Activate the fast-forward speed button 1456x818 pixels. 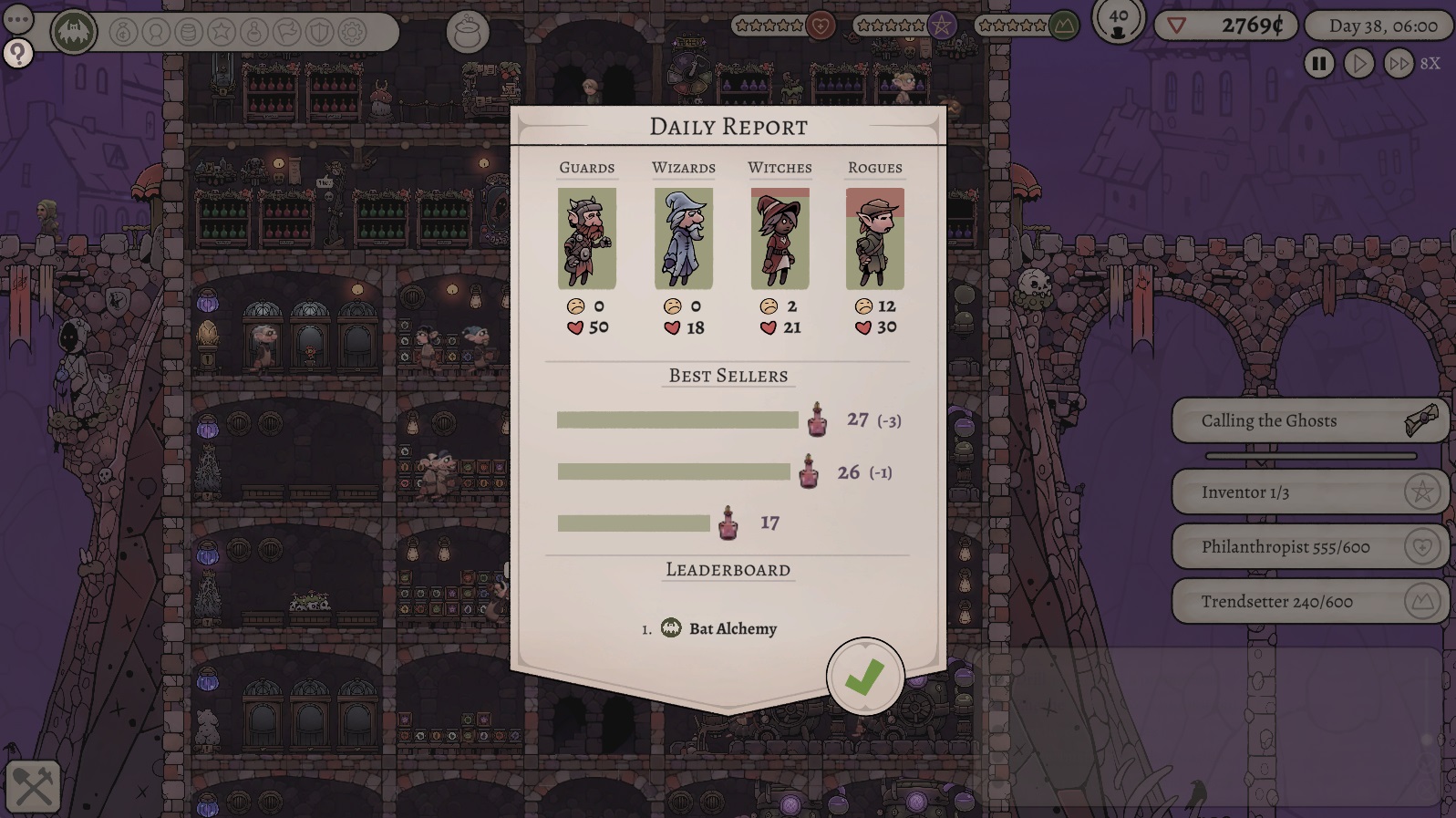(1398, 64)
